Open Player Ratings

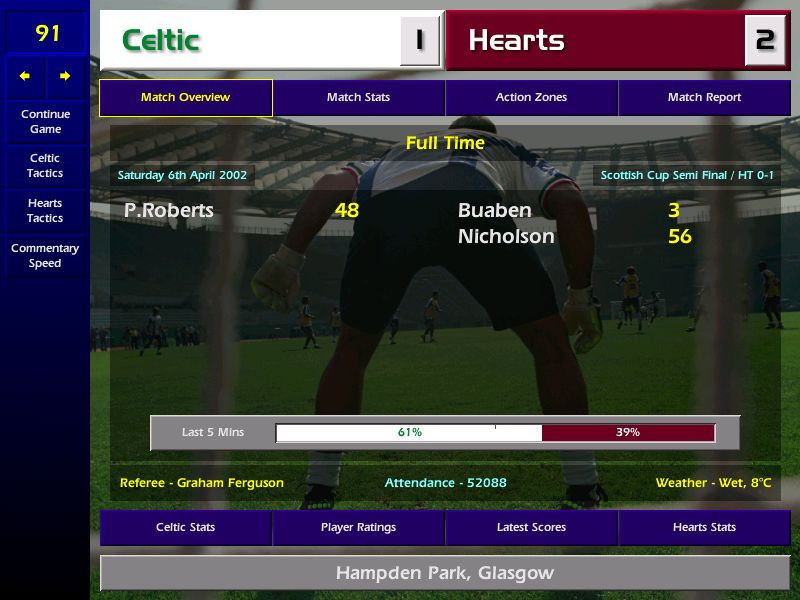(x=358, y=527)
